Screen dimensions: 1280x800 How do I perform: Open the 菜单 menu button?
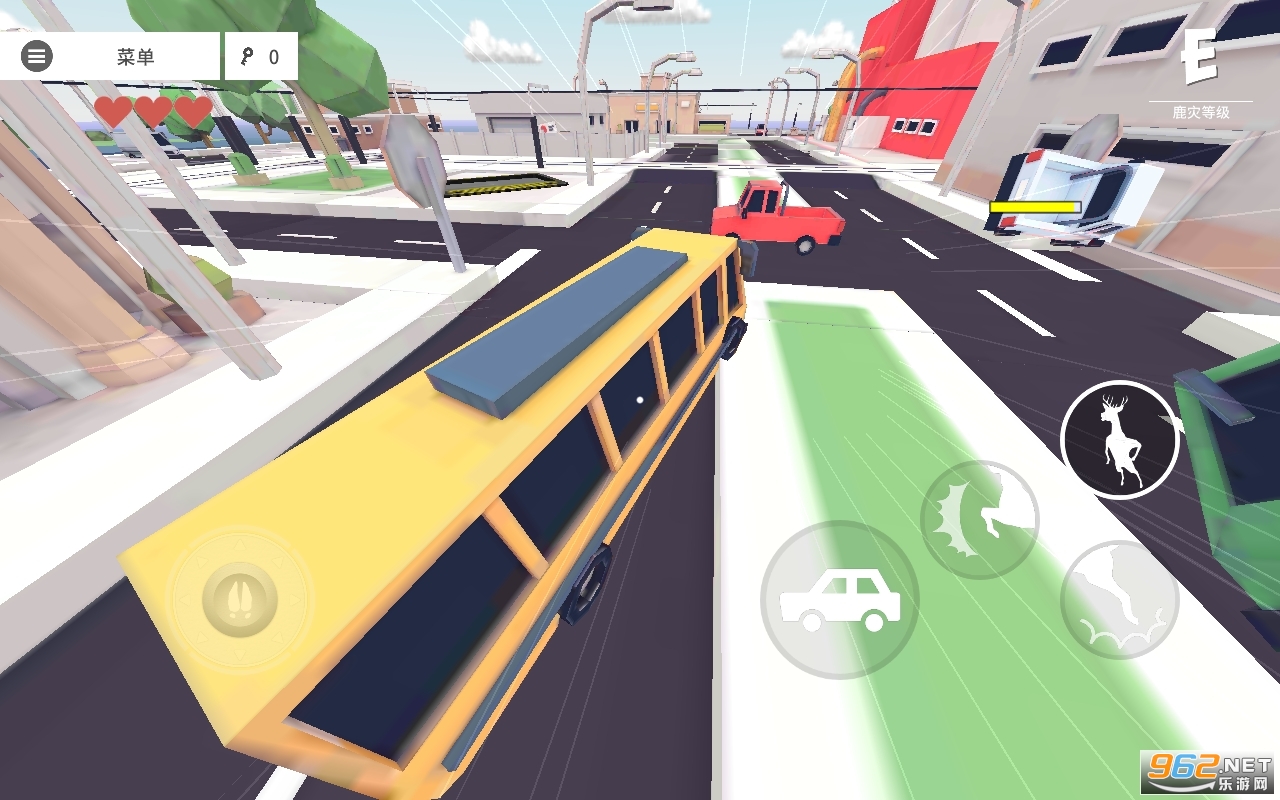(x=110, y=57)
